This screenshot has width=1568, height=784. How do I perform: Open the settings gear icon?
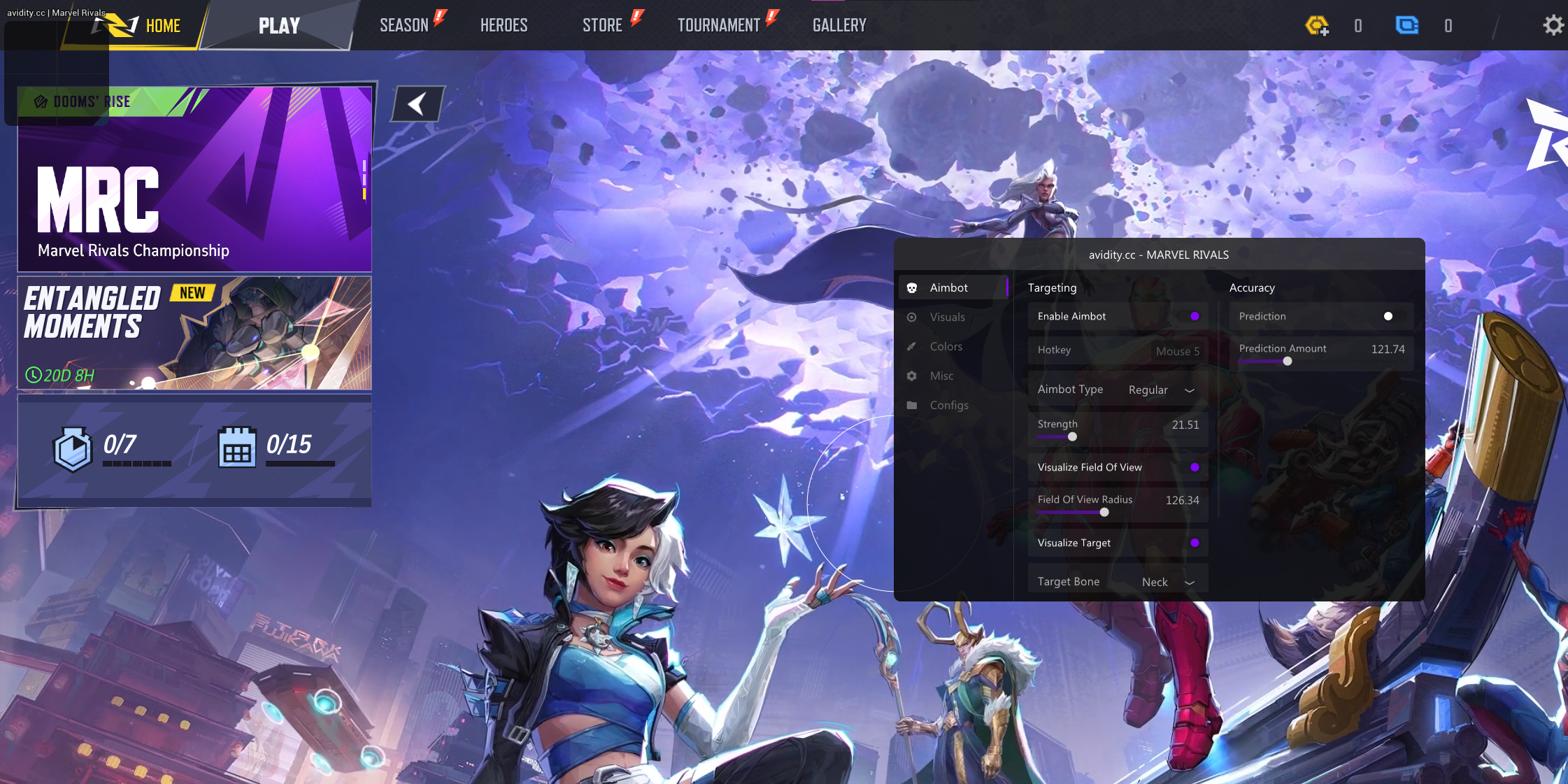[1553, 26]
